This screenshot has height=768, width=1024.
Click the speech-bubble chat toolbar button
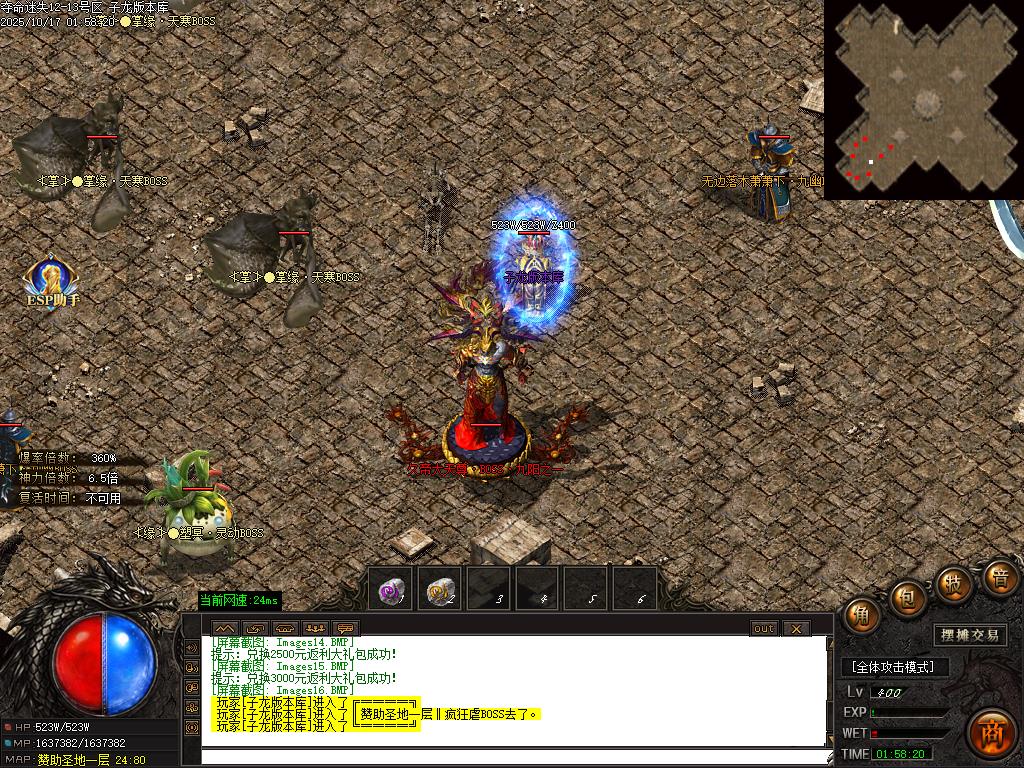click(x=347, y=628)
